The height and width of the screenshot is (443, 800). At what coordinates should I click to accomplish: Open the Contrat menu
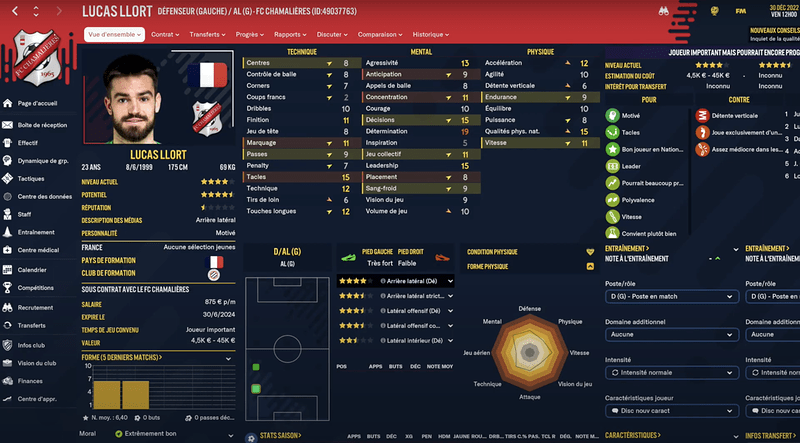tap(165, 34)
